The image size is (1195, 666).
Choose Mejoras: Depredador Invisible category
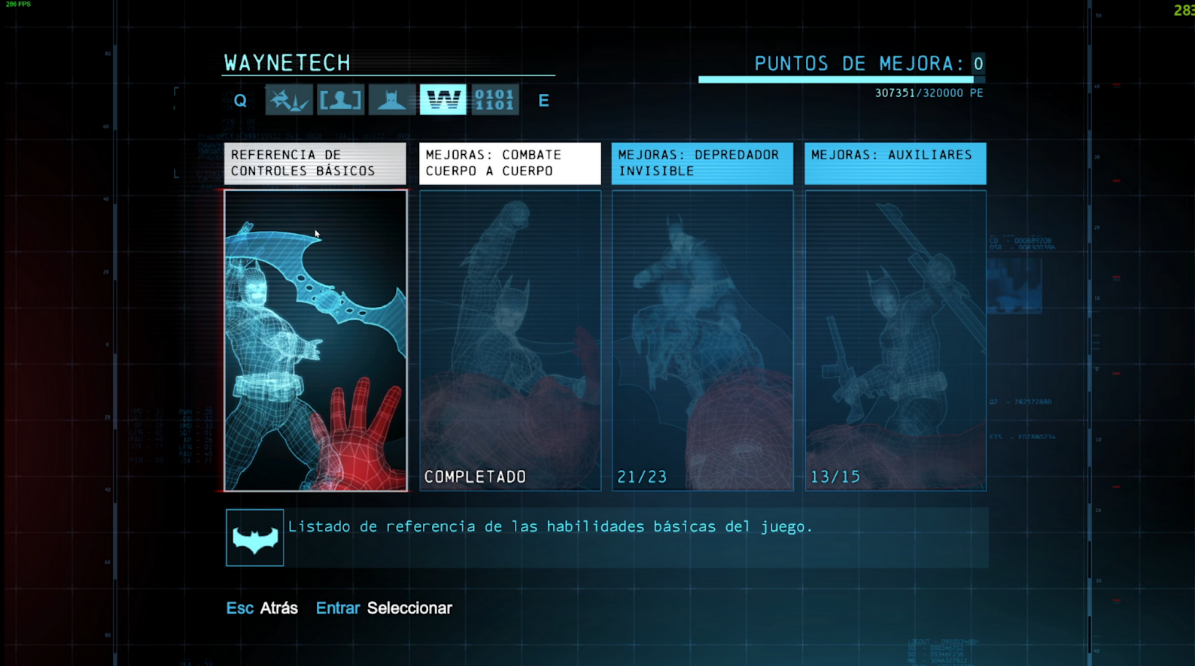[x=702, y=163]
